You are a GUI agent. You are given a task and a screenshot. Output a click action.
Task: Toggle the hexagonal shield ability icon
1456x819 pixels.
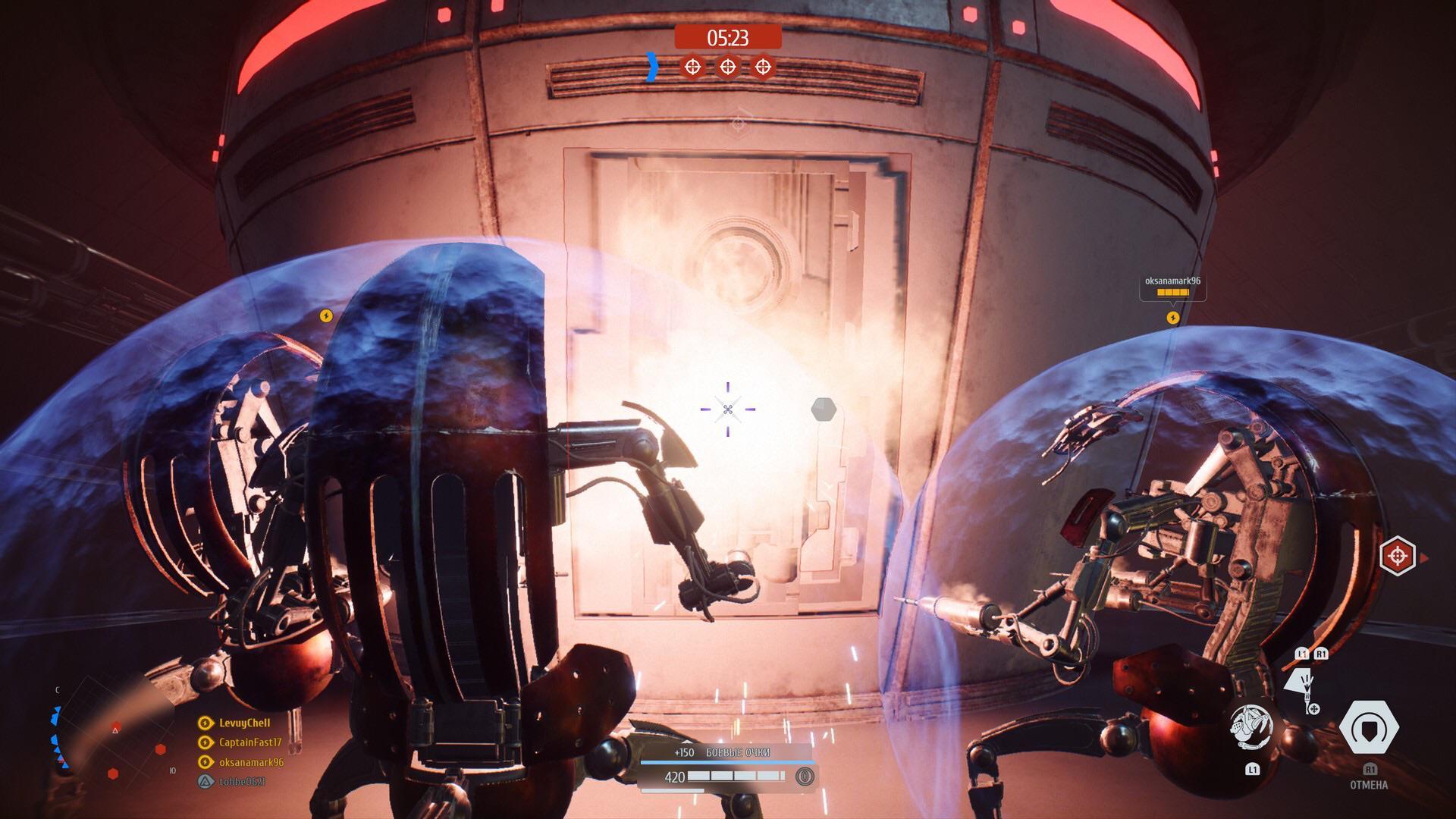click(1369, 728)
